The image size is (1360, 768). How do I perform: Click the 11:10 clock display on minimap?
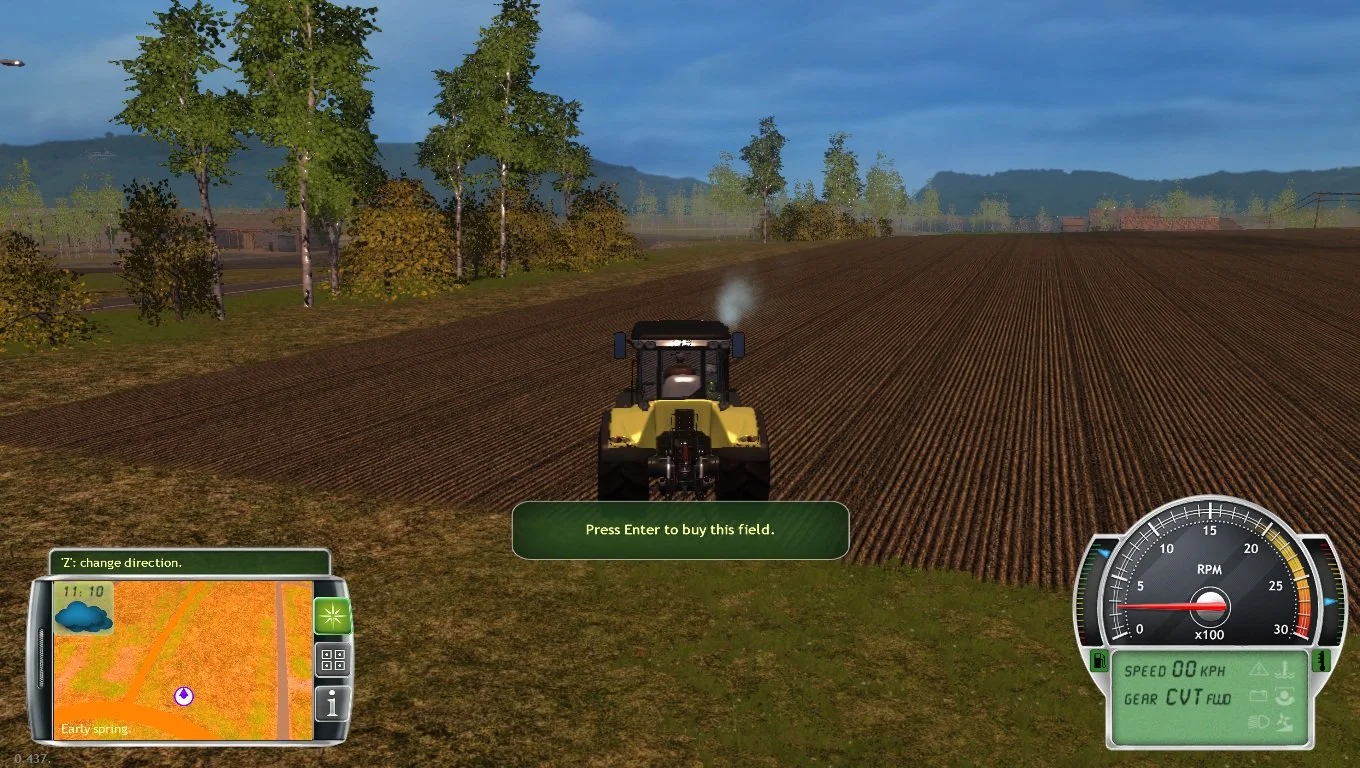tap(84, 591)
